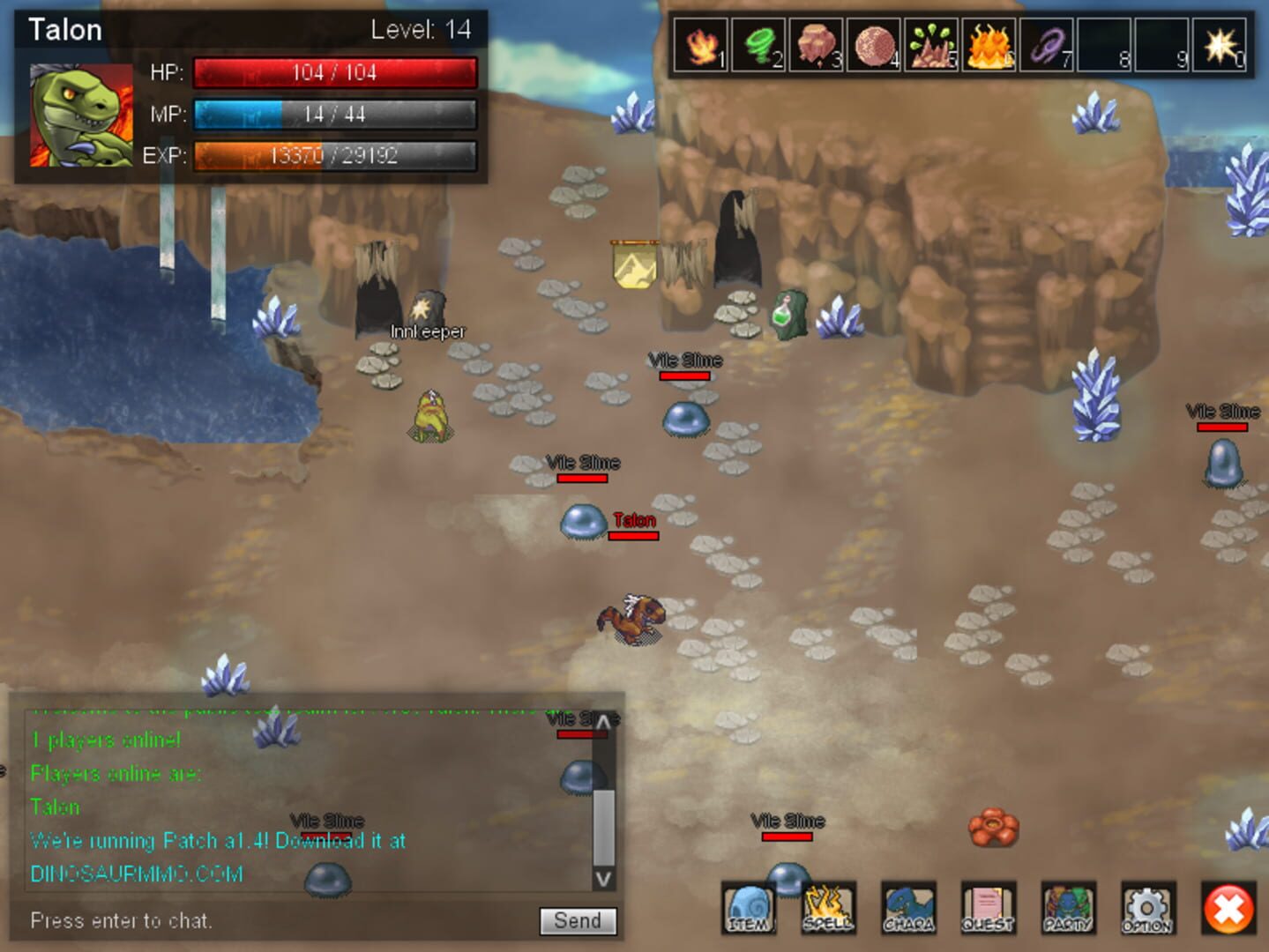Screen dimensions: 1269x952
Task: Click Talon's dinosaur portrait
Action: (81, 115)
